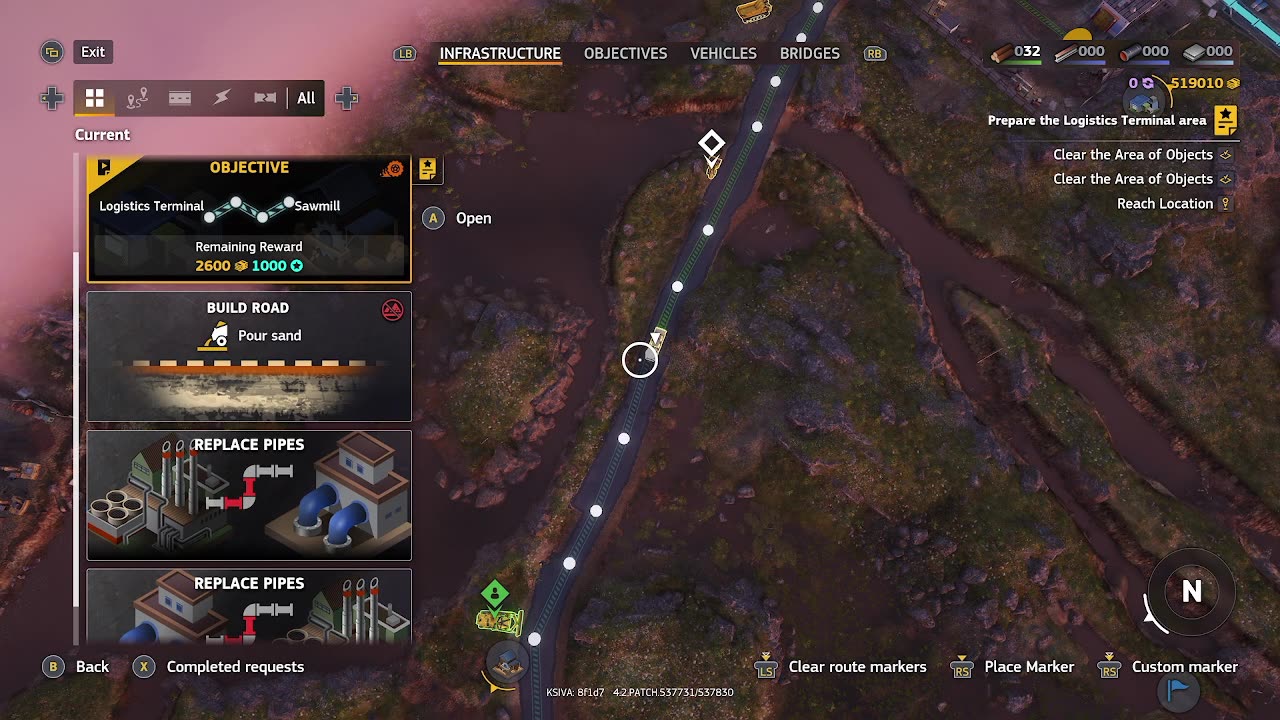Screen dimensions: 1280x720
Task: Go Back to the previous screen
Action: [92, 667]
